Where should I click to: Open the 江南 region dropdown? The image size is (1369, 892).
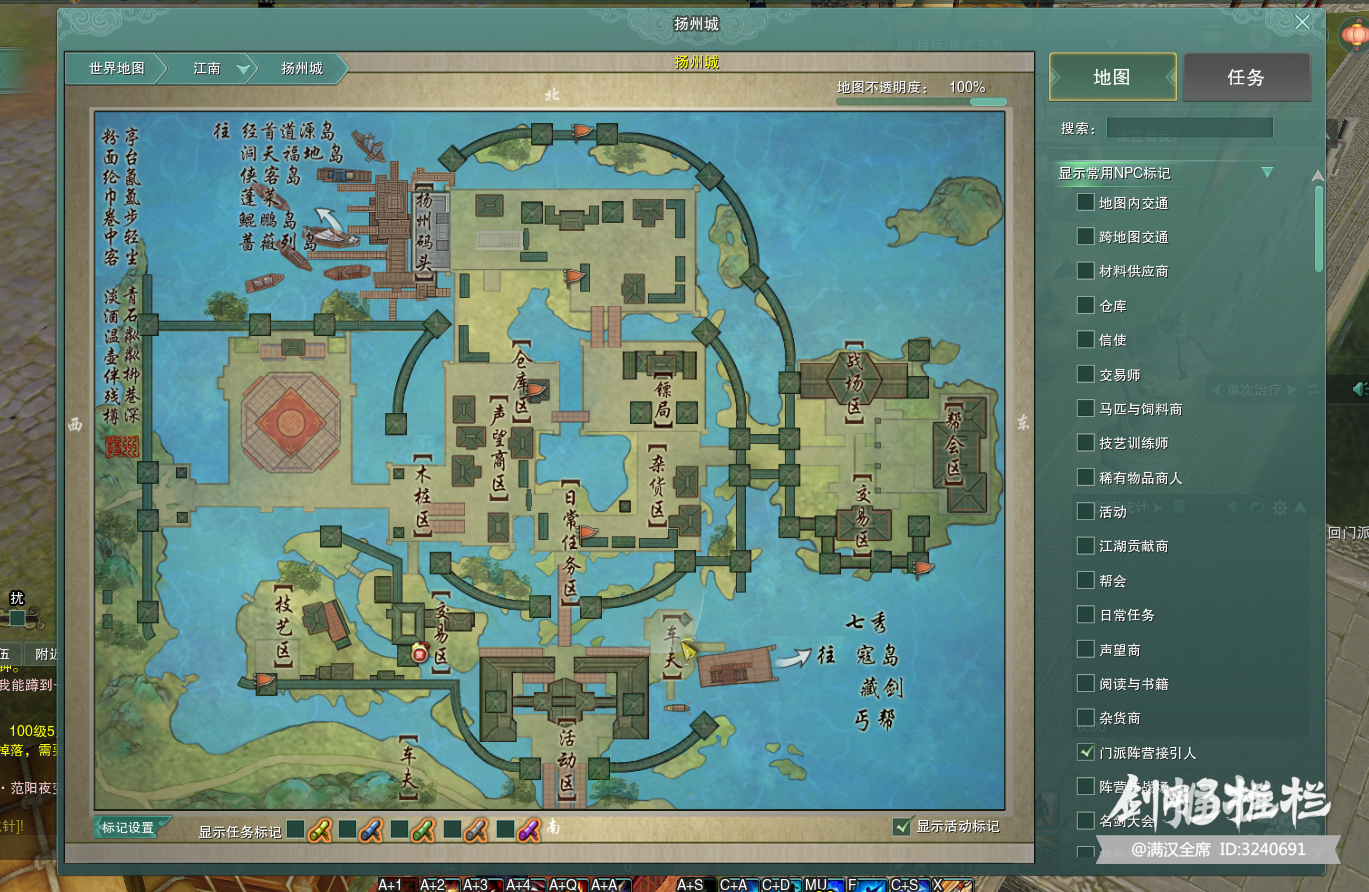pos(243,69)
